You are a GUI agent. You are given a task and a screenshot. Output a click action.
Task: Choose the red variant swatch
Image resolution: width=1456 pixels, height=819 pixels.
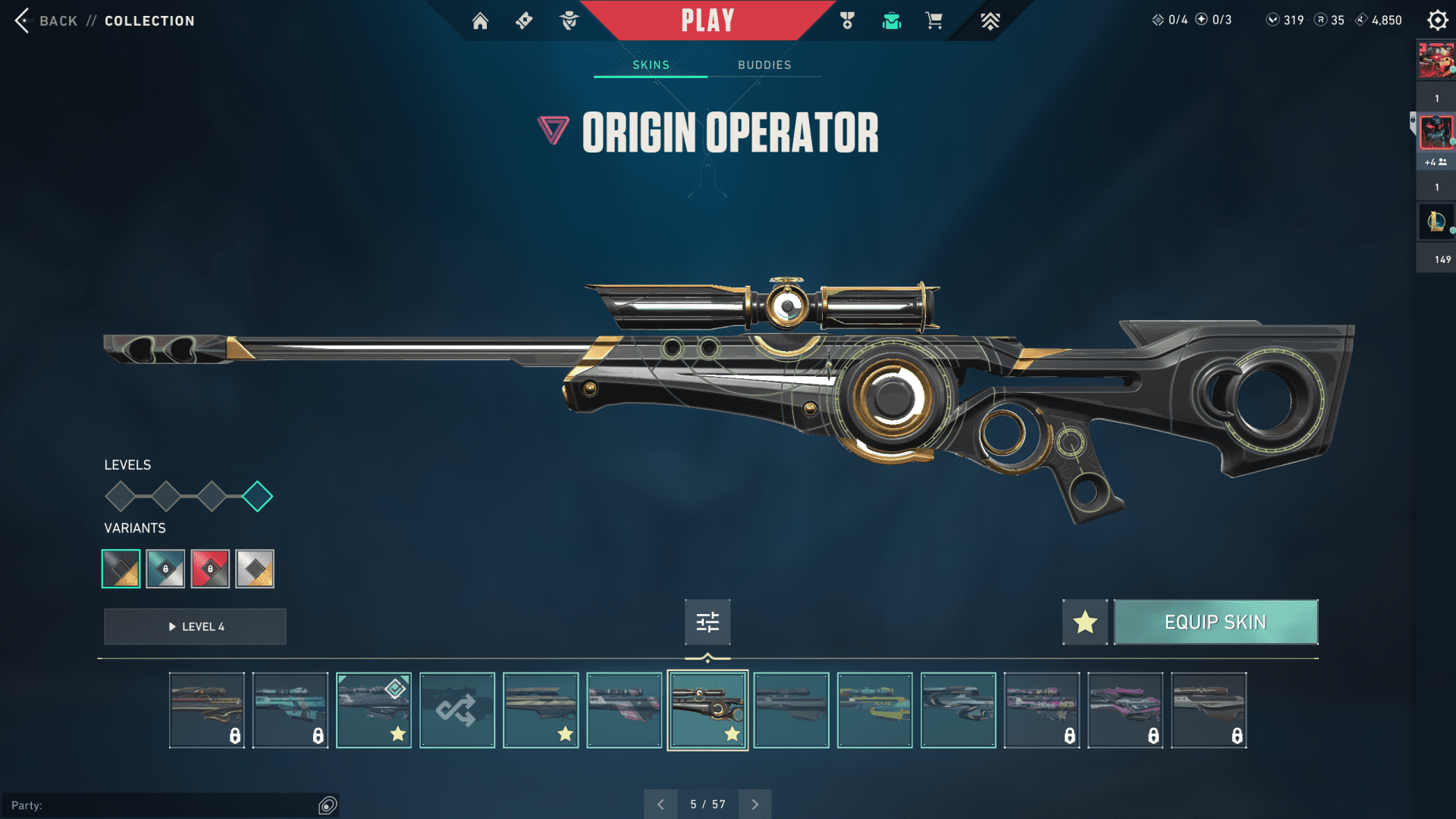tap(210, 569)
